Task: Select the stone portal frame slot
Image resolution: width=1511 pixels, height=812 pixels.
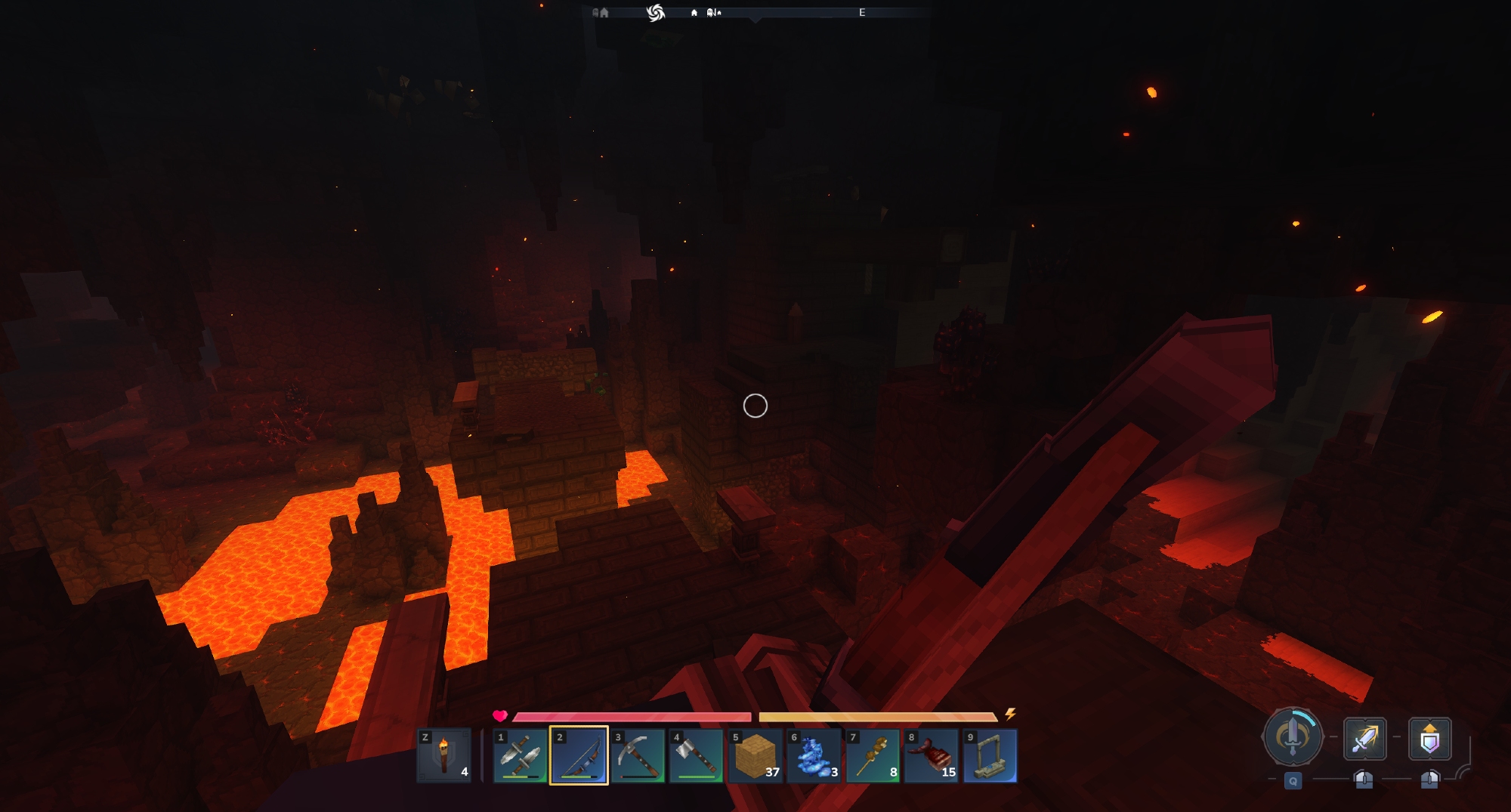Action: click(990, 755)
